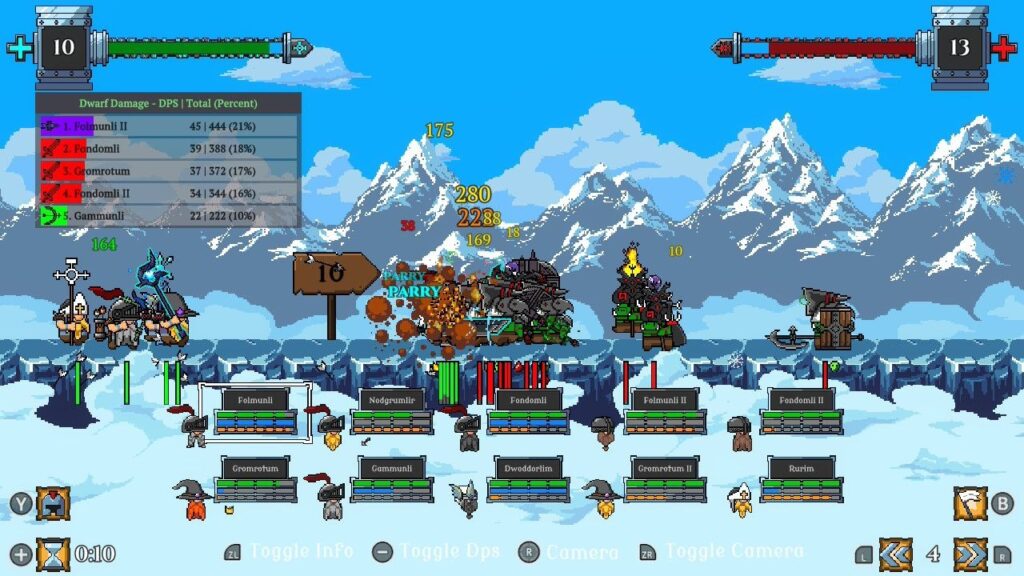Toggle Camera mode
The height and width of the screenshot is (576, 1024).
coord(733,551)
